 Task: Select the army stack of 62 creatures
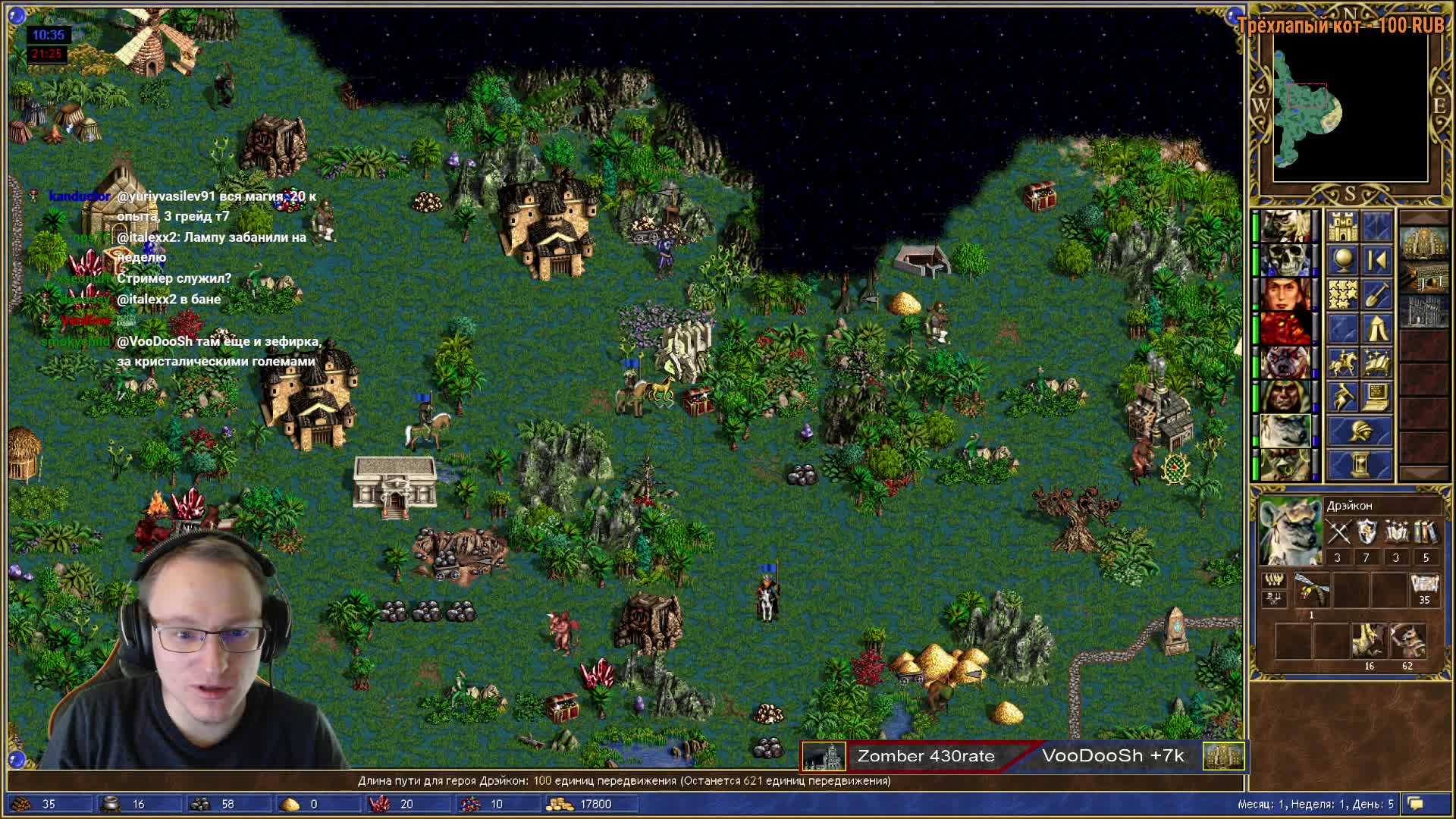tap(1407, 642)
